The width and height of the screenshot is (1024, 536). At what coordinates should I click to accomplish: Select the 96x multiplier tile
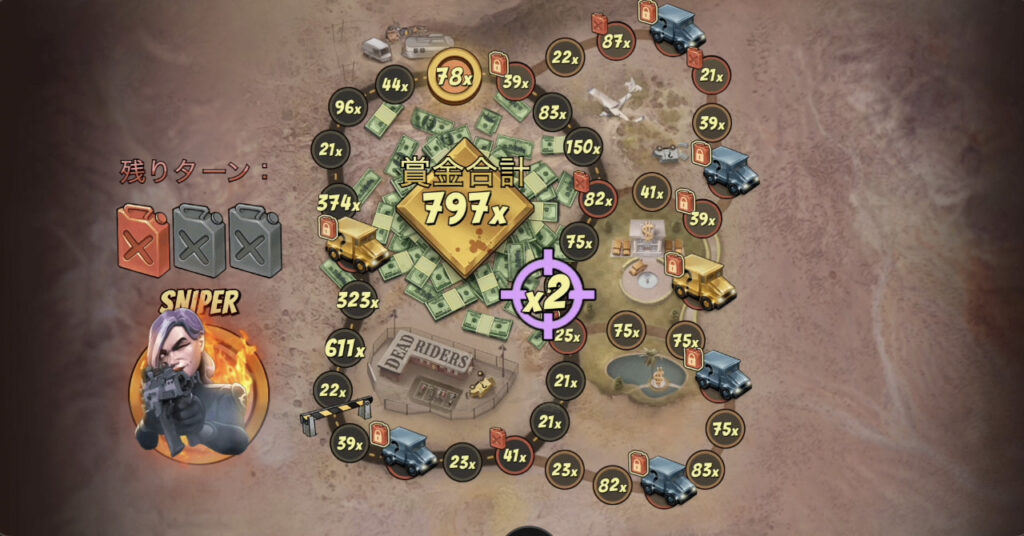click(x=347, y=107)
